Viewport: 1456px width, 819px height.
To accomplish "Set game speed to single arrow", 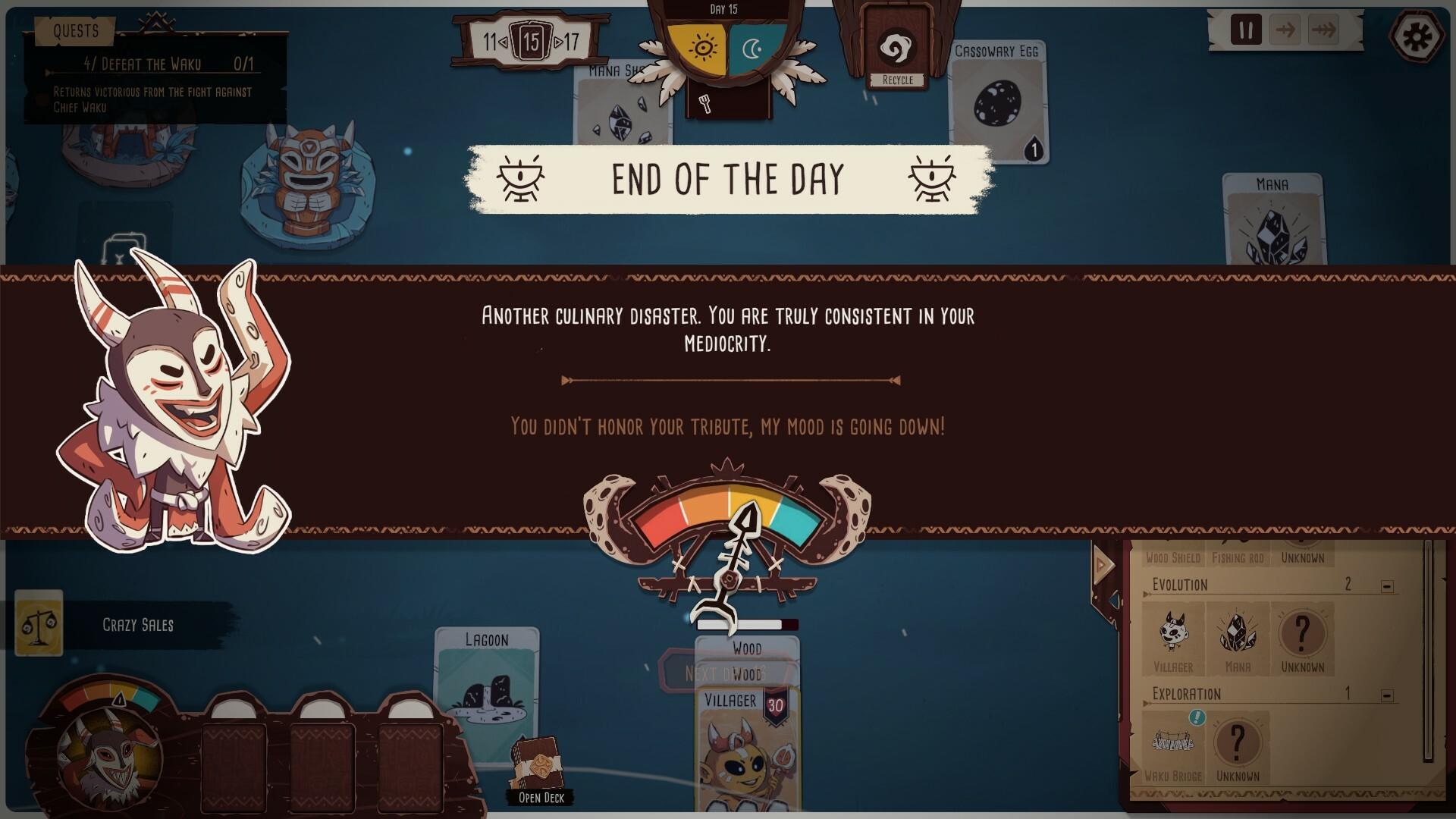I will [1285, 30].
